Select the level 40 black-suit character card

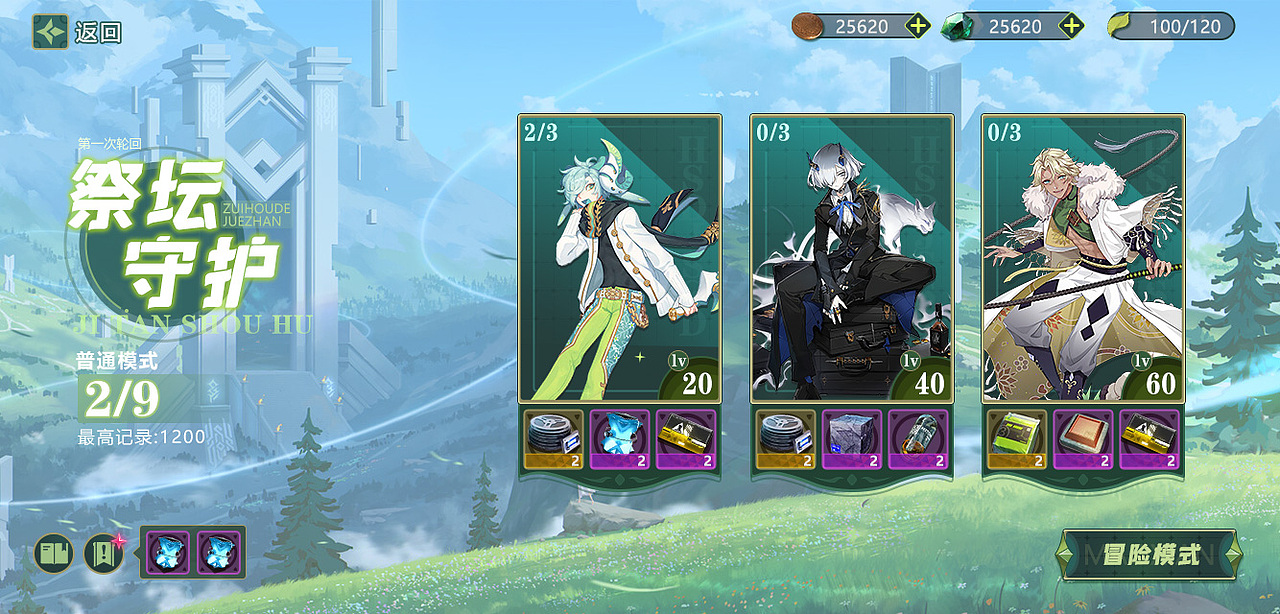(x=852, y=258)
